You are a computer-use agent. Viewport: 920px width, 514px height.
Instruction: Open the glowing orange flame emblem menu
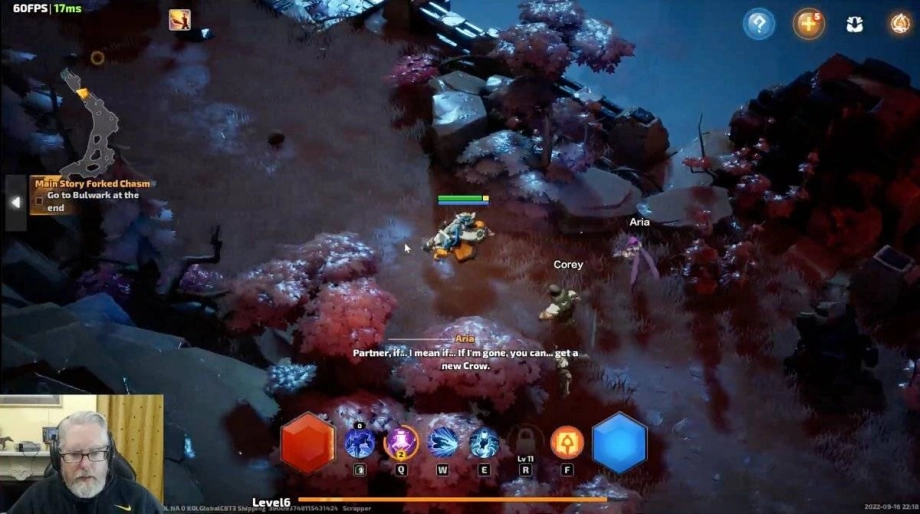tap(899, 24)
